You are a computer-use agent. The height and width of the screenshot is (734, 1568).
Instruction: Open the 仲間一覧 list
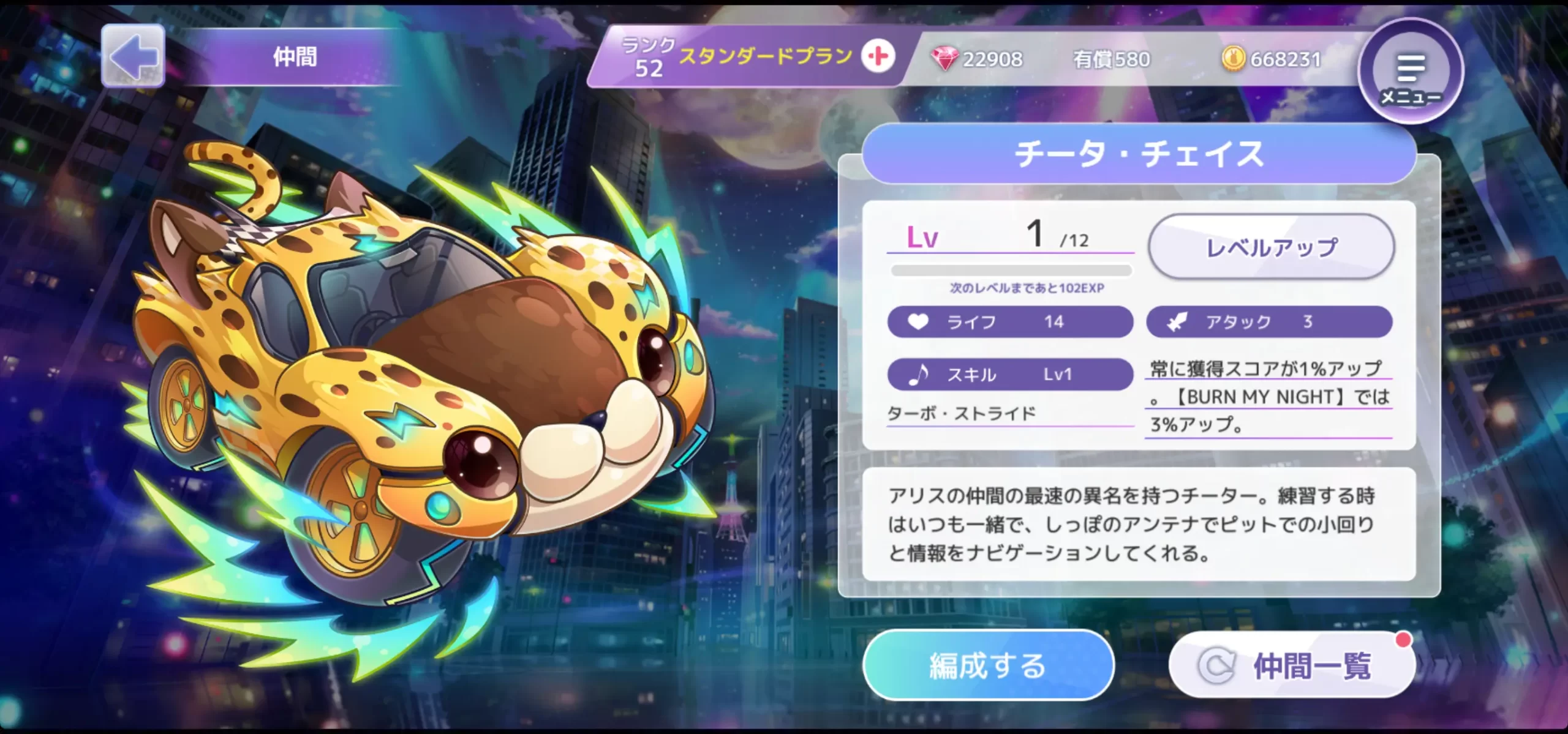1292,665
